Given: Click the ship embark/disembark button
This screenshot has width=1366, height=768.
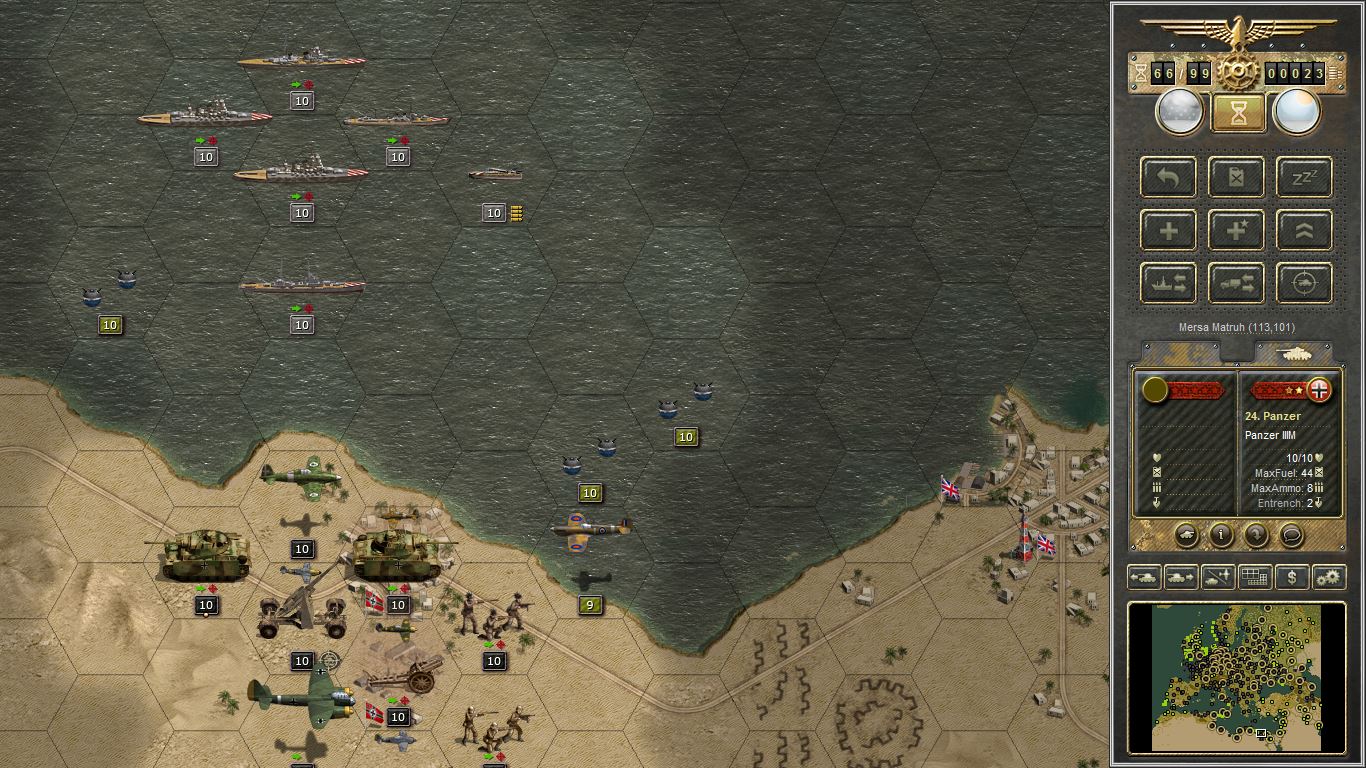Looking at the screenshot, I should [x=1169, y=283].
